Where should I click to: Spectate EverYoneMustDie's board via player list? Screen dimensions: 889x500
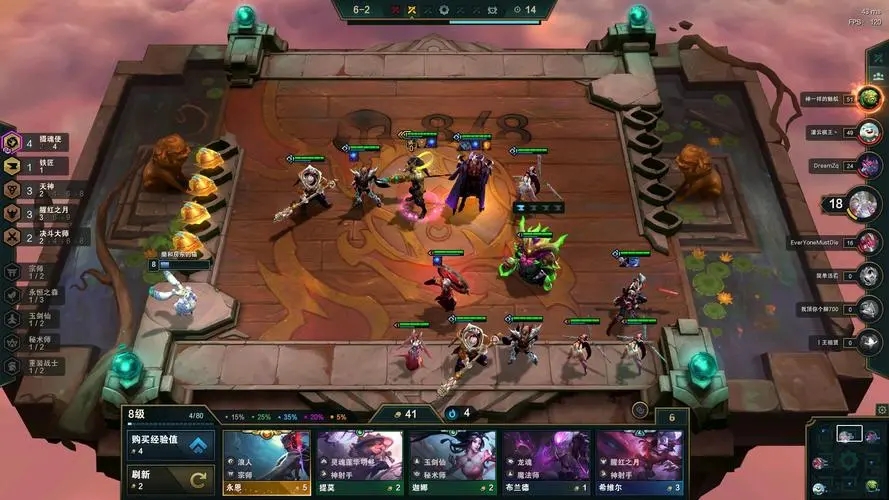point(866,241)
